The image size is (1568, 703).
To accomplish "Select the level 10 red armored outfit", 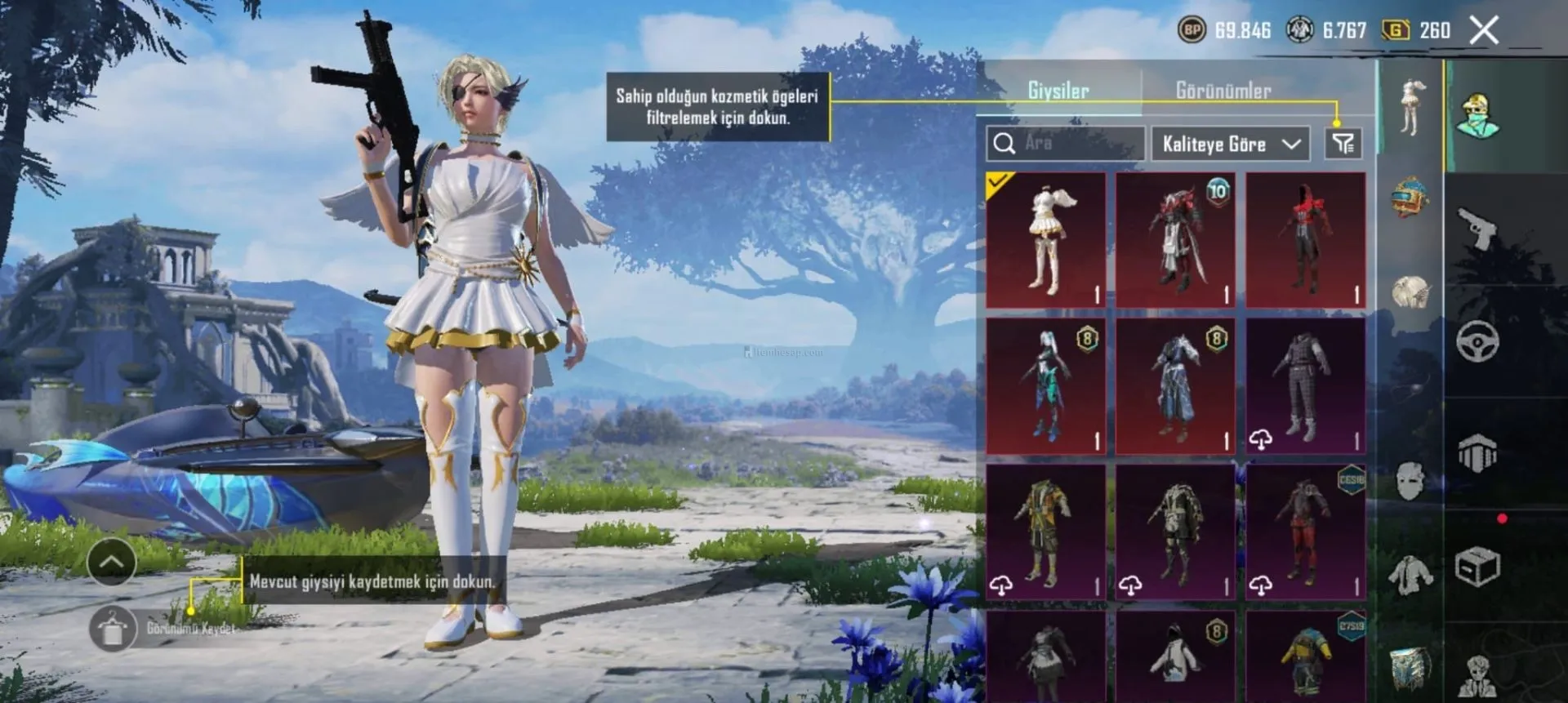I will point(1175,239).
